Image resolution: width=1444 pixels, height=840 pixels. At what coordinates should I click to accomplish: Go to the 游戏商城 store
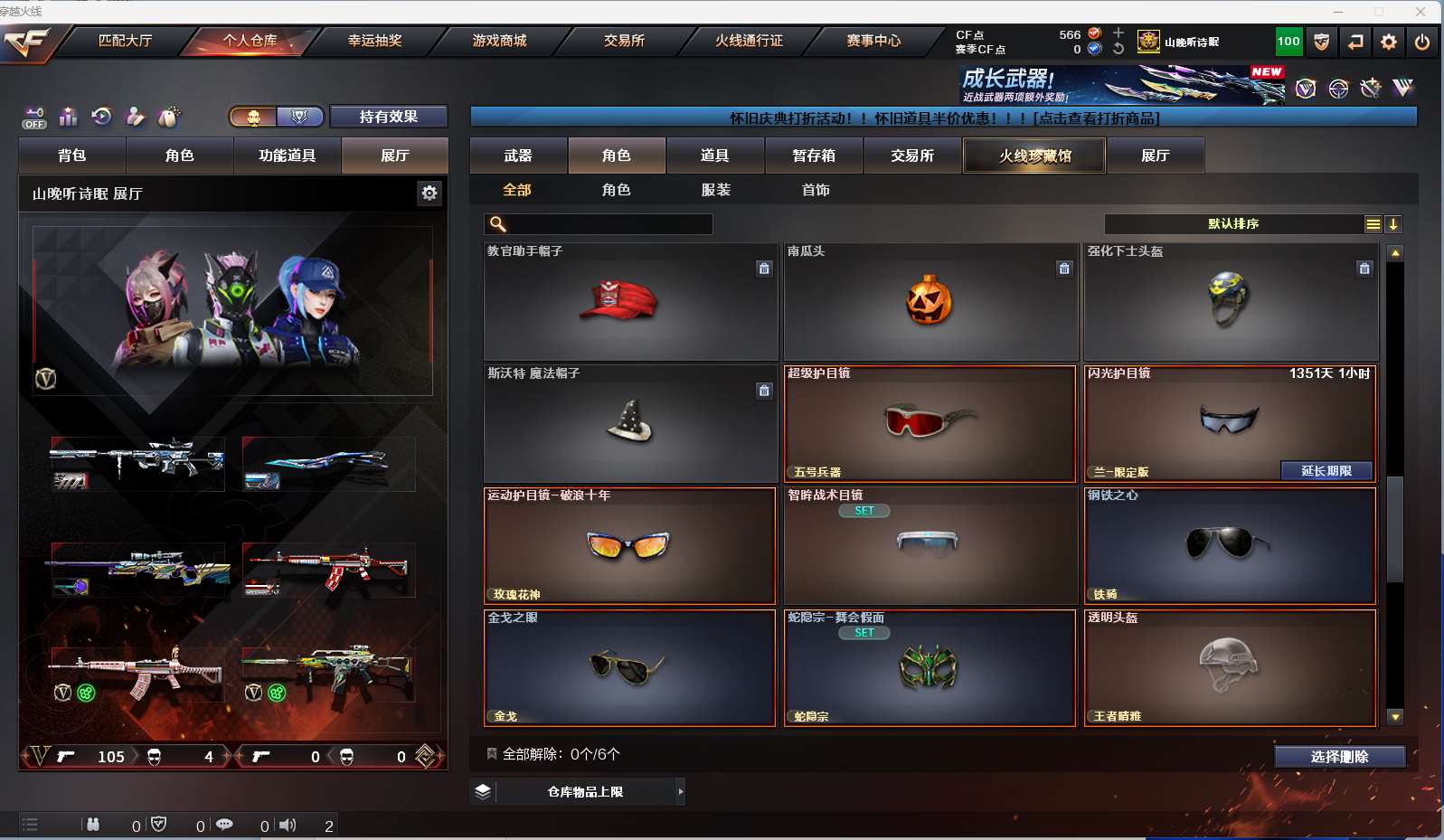[x=499, y=41]
